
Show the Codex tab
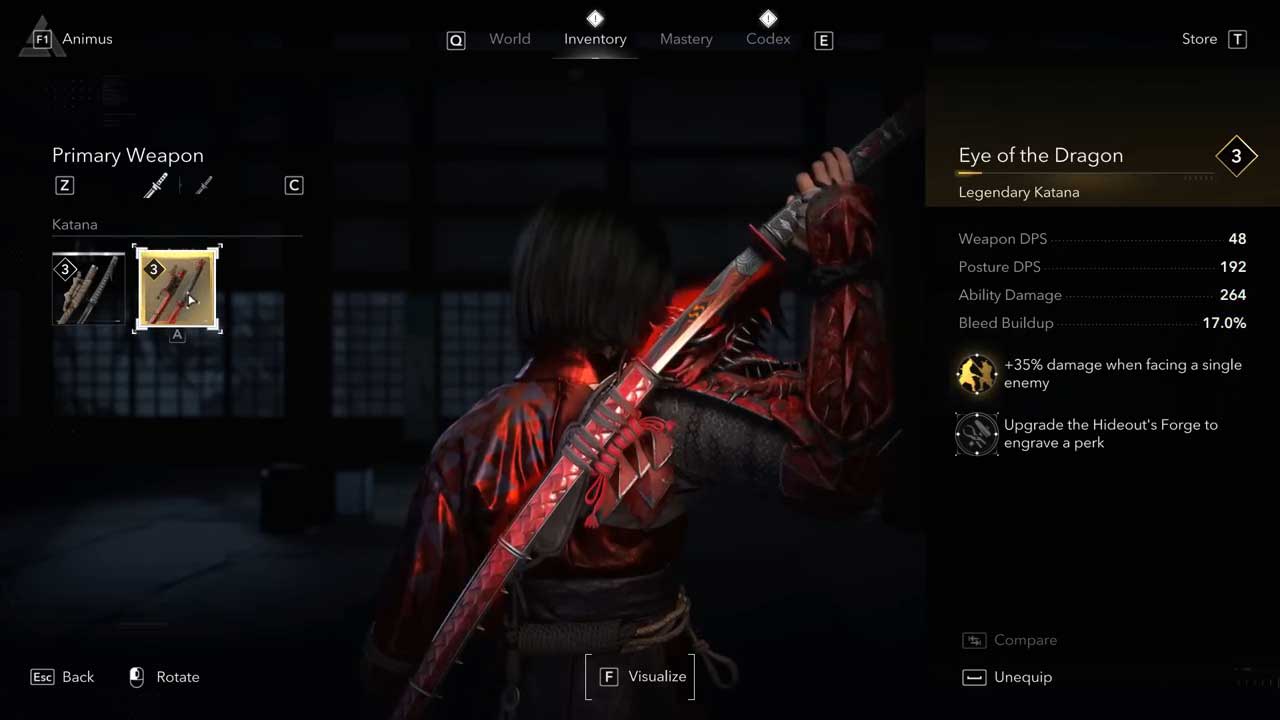(768, 39)
